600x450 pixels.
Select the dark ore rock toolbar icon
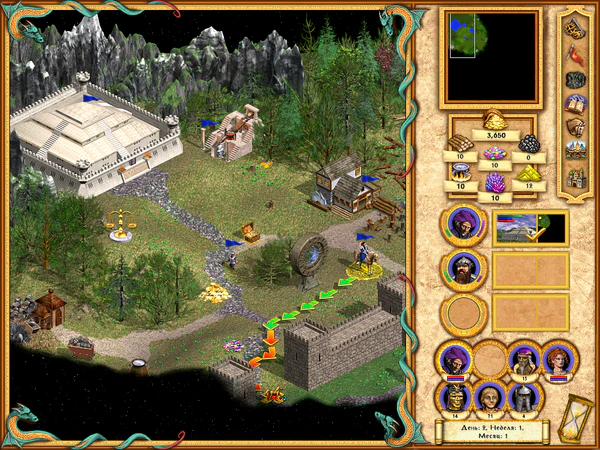pyautogui.click(x=575, y=79)
